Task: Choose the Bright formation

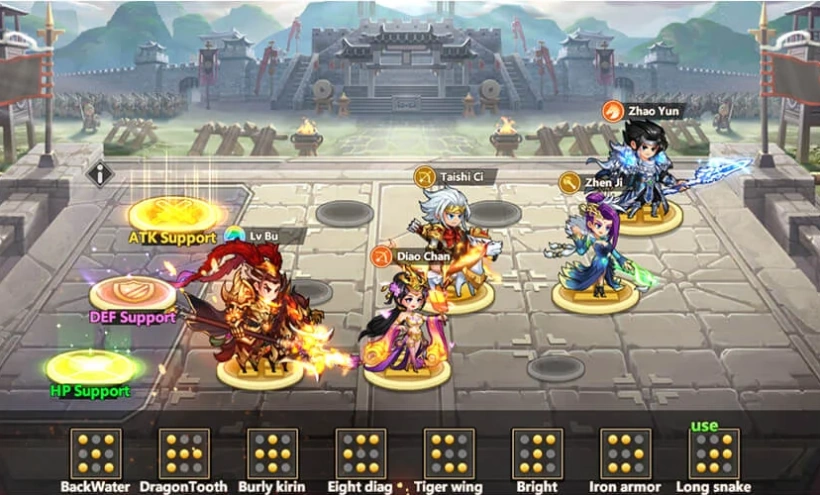Action: (537, 454)
